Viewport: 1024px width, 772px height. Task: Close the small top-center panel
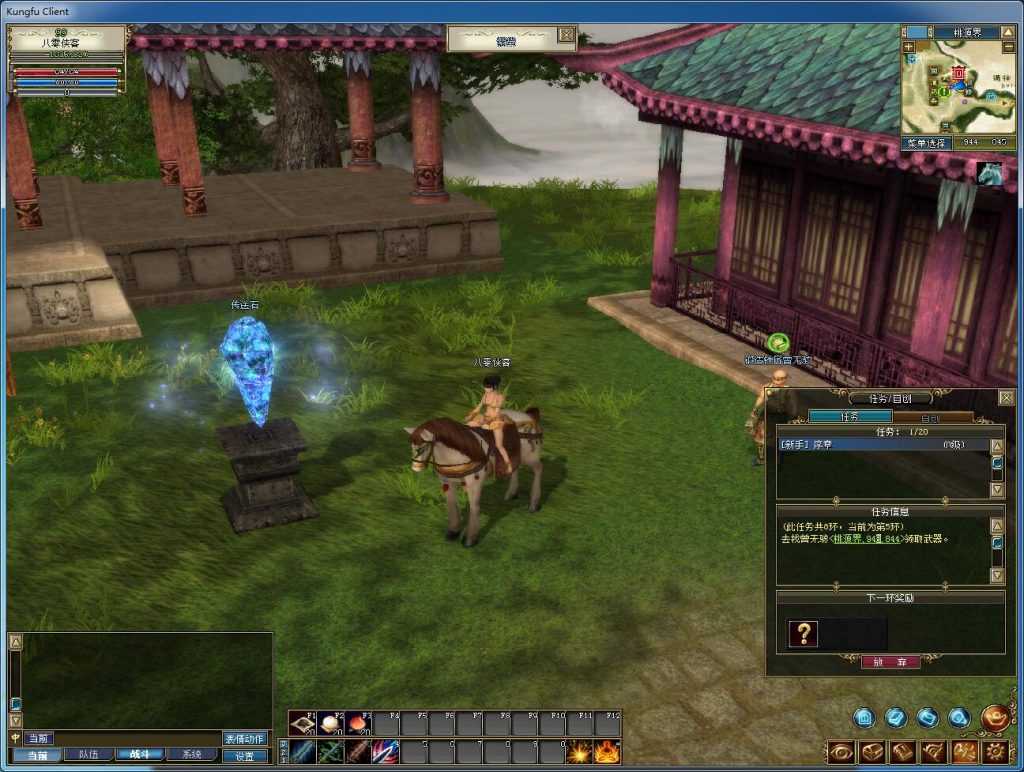[x=566, y=36]
